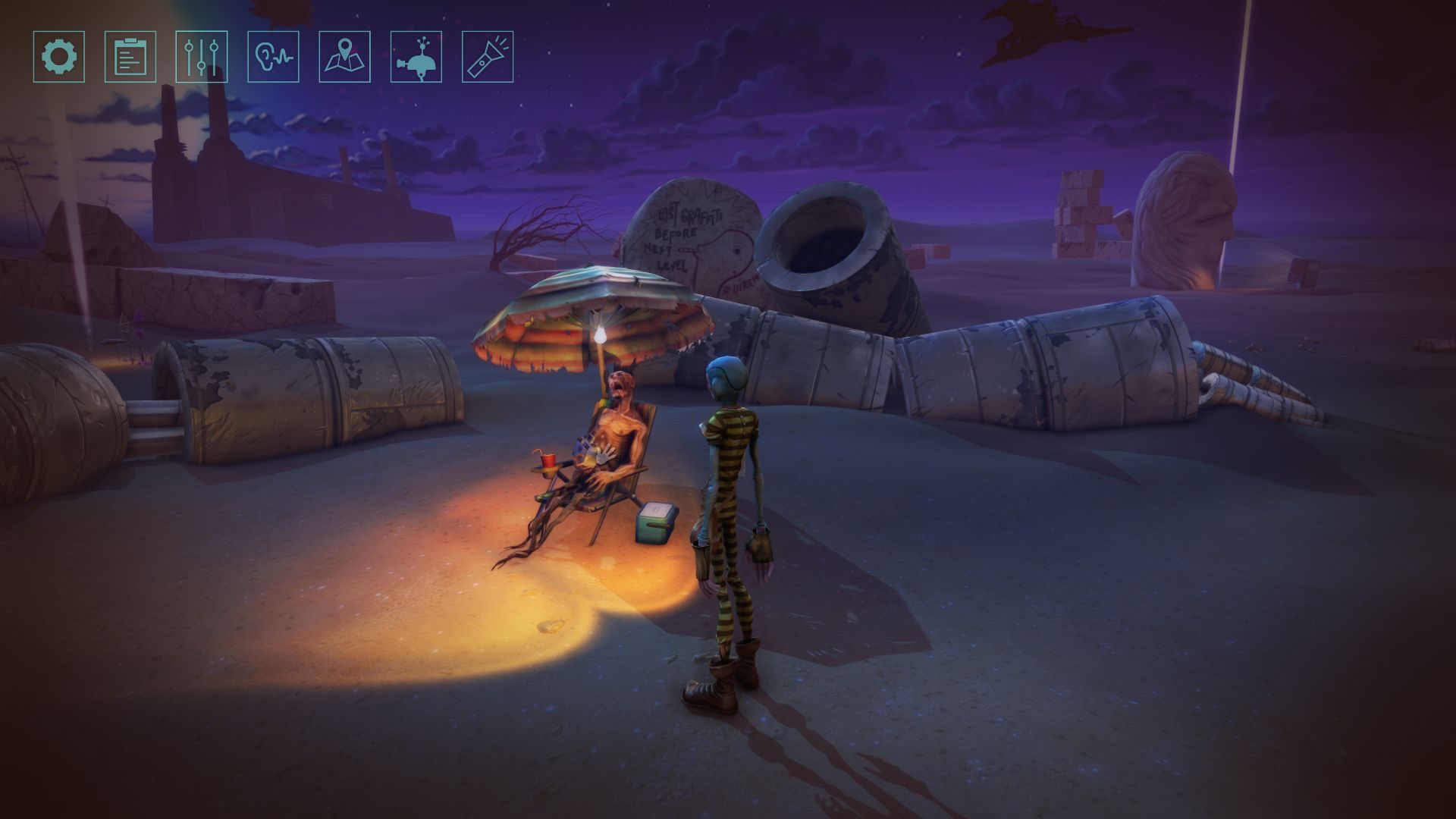Image resolution: width=1456 pixels, height=819 pixels.
Task: Toggle the flashlight icon
Action: click(488, 57)
